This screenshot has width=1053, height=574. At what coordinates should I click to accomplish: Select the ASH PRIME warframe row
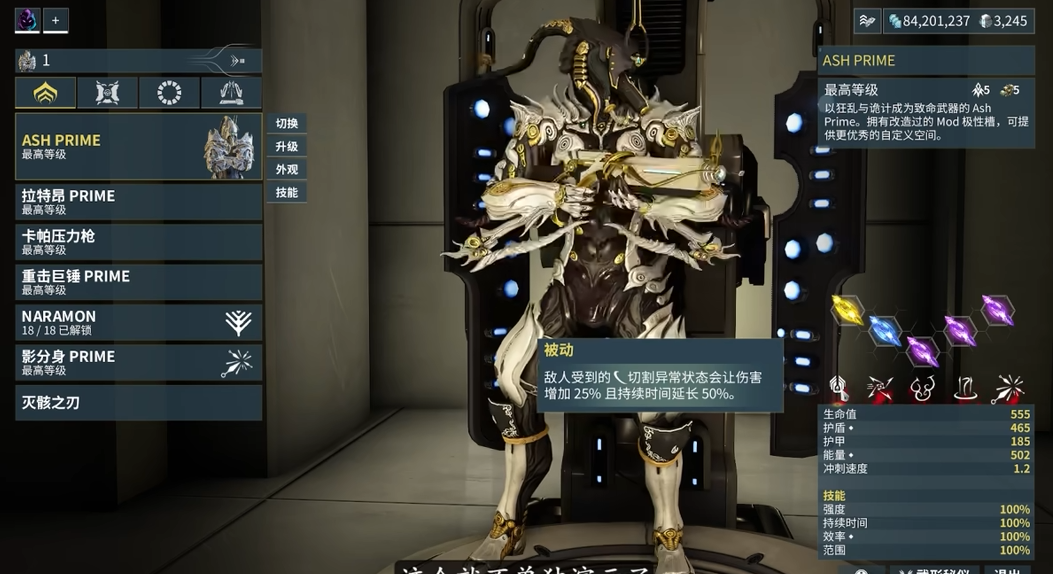pos(138,146)
